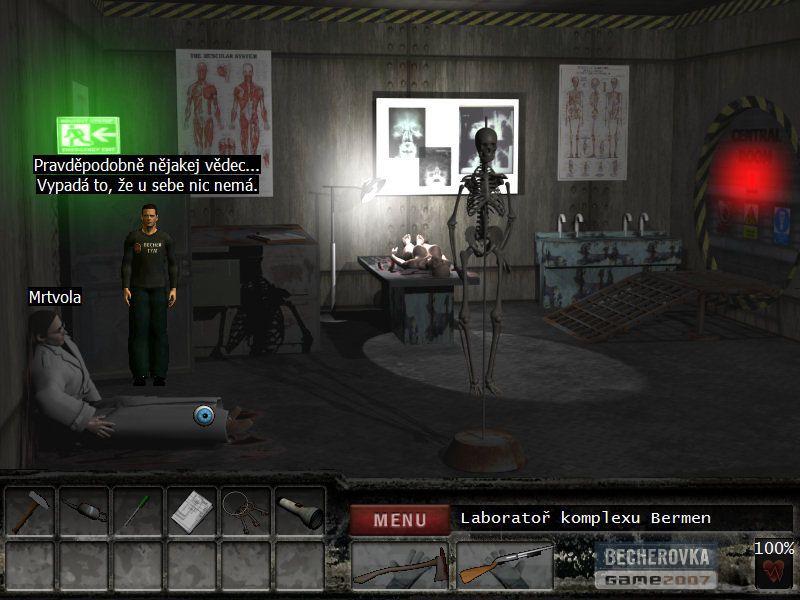Open the red MENU button
This screenshot has height=600, width=800.
[399, 519]
